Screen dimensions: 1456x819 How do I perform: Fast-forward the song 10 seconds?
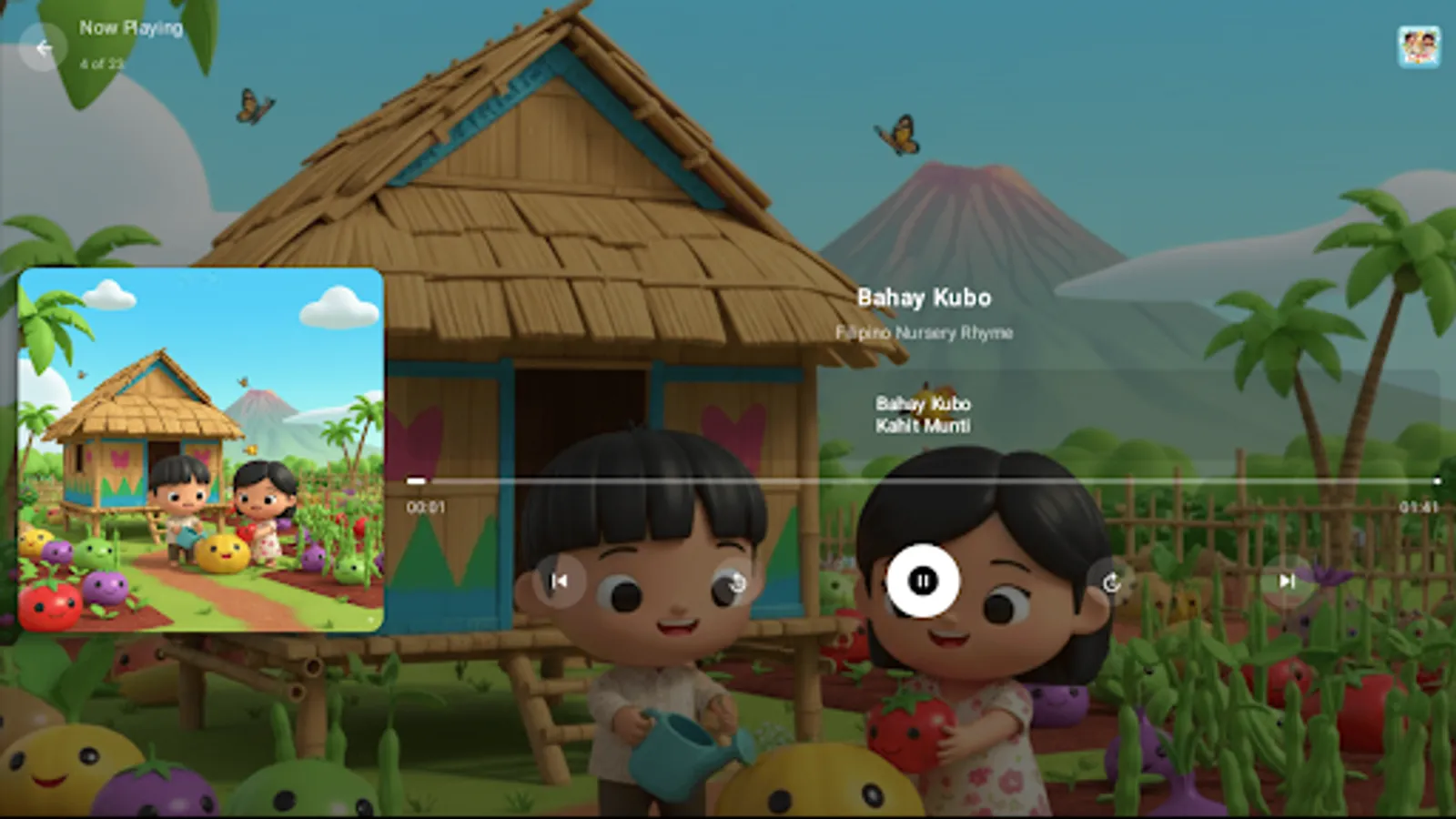coord(1108,582)
